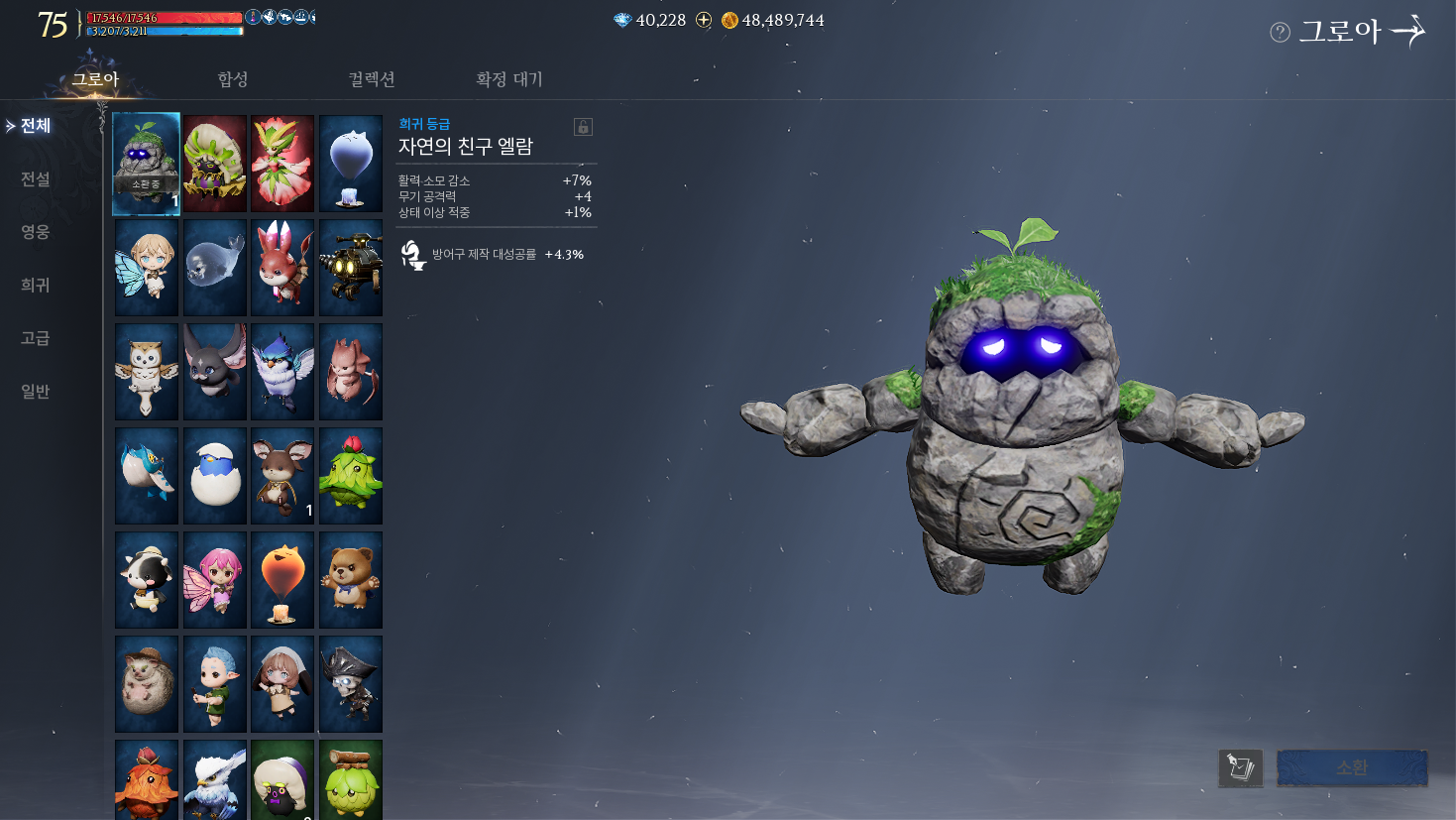Select the 확정 대기 tab
The width and height of the screenshot is (1456, 820).
pos(508,79)
